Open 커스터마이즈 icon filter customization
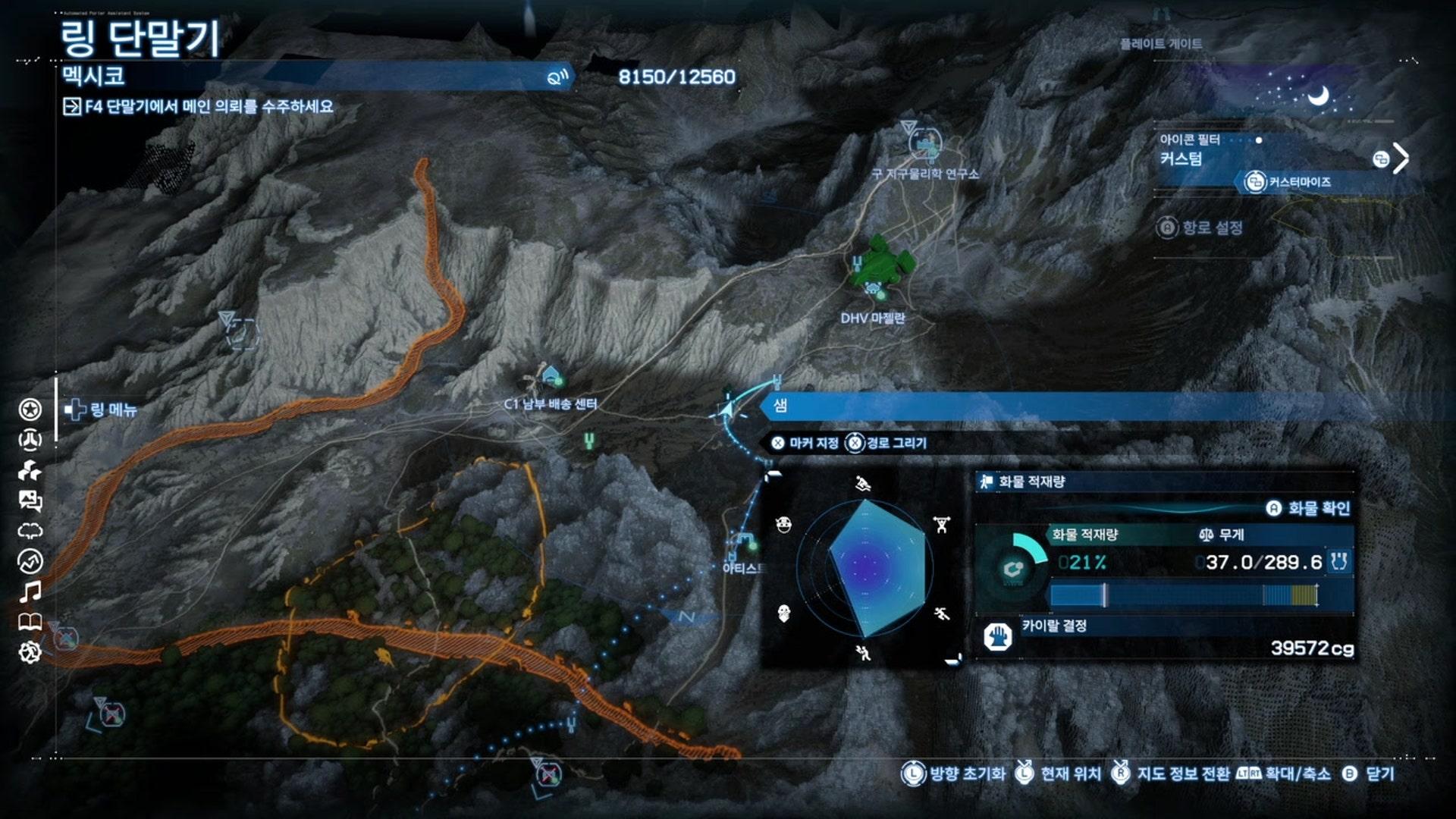The image size is (1456, 819). coord(1289,182)
